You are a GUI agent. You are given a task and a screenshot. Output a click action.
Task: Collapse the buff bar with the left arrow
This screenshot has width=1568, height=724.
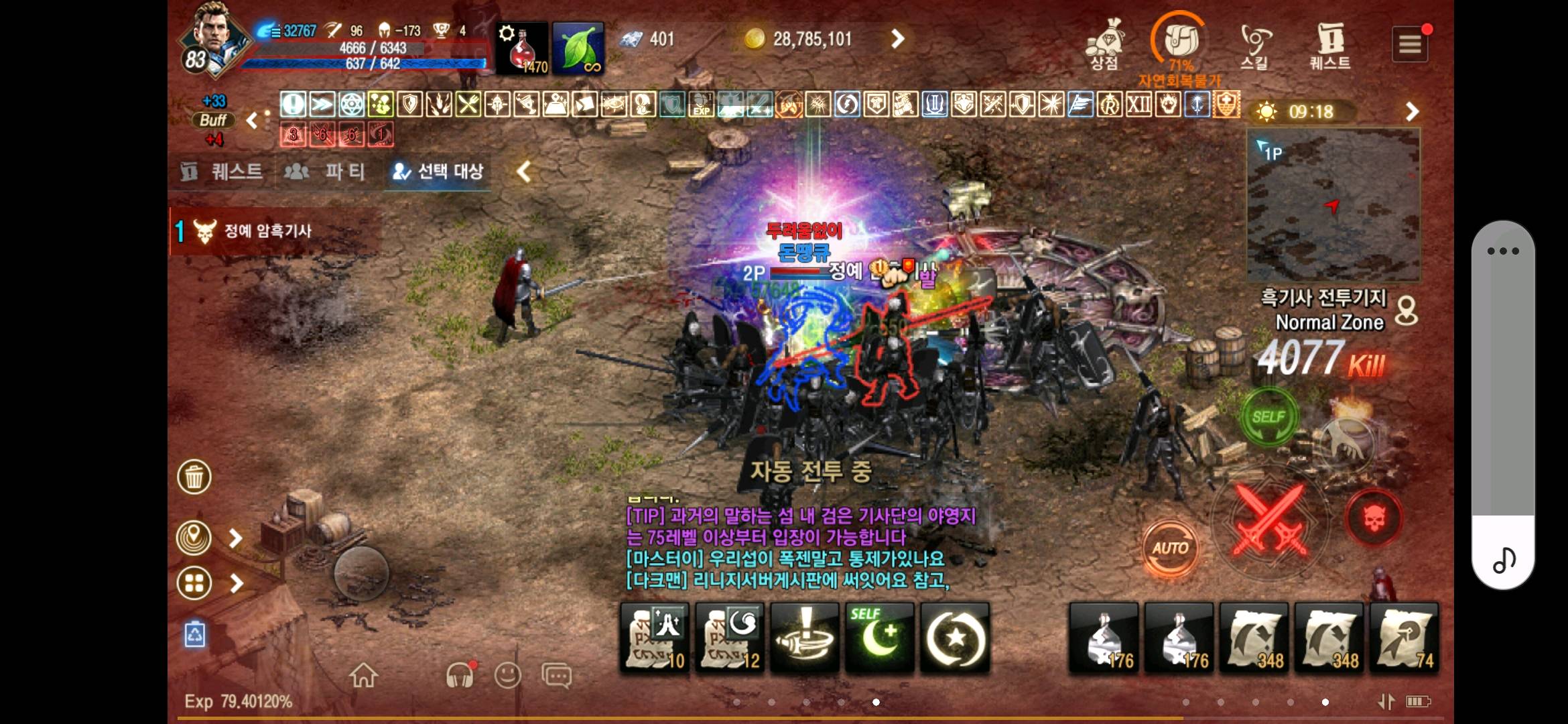[x=252, y=121]
